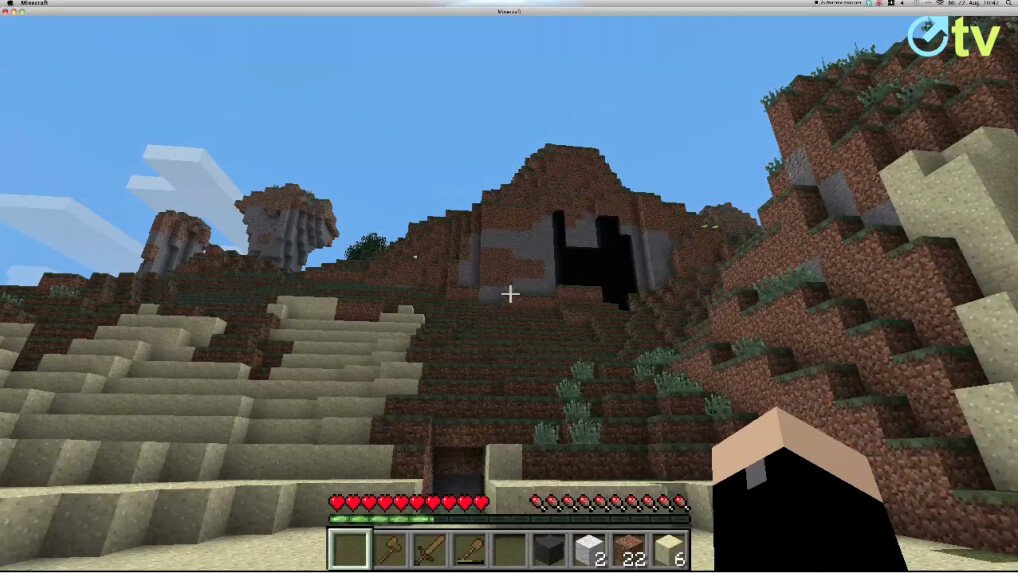The width and height of the screenshot is (1018, 573).
Task: Close the window with the red button
Action: coord(5,12)
